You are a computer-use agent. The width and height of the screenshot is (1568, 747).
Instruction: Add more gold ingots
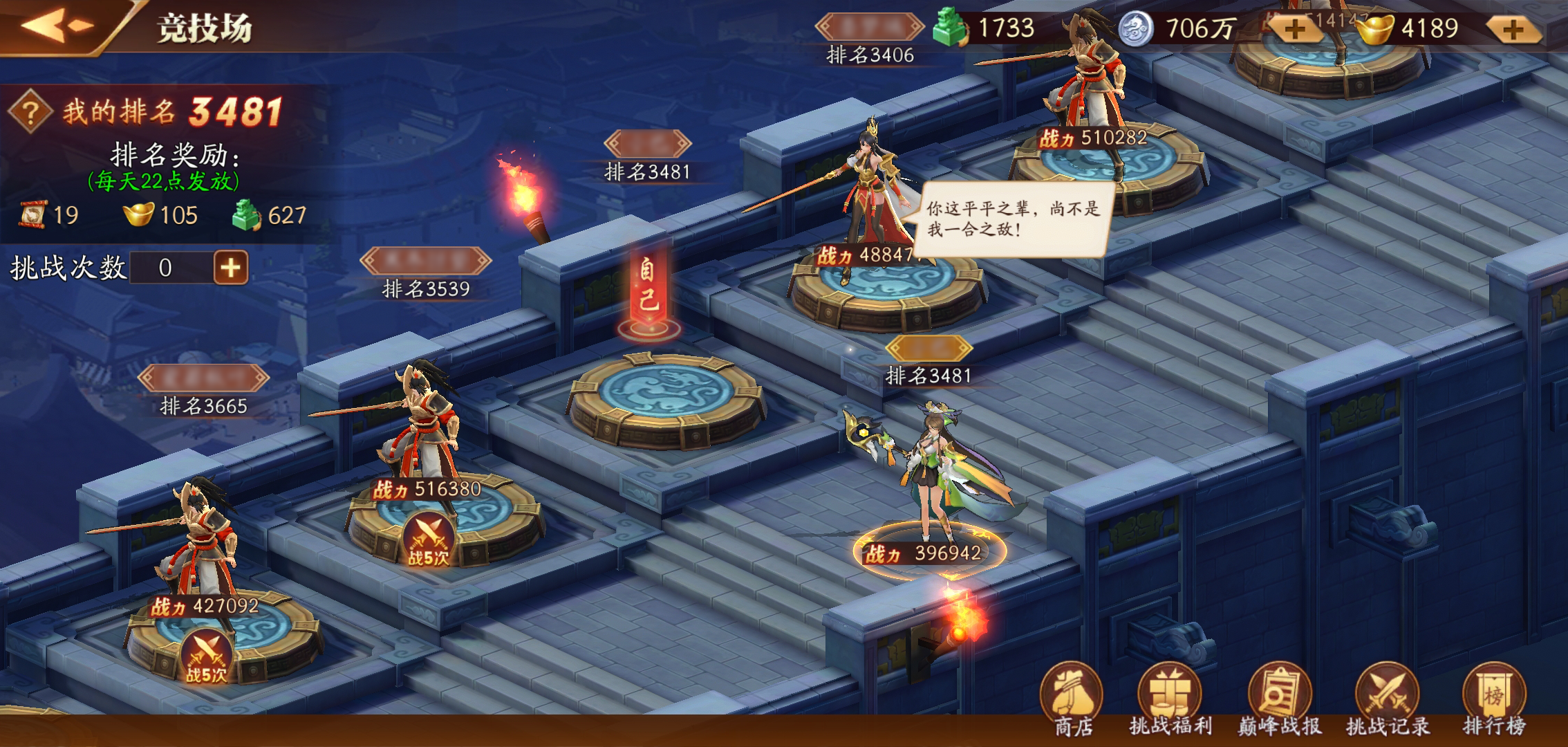pyautogui.click(x=1512, y=29)
